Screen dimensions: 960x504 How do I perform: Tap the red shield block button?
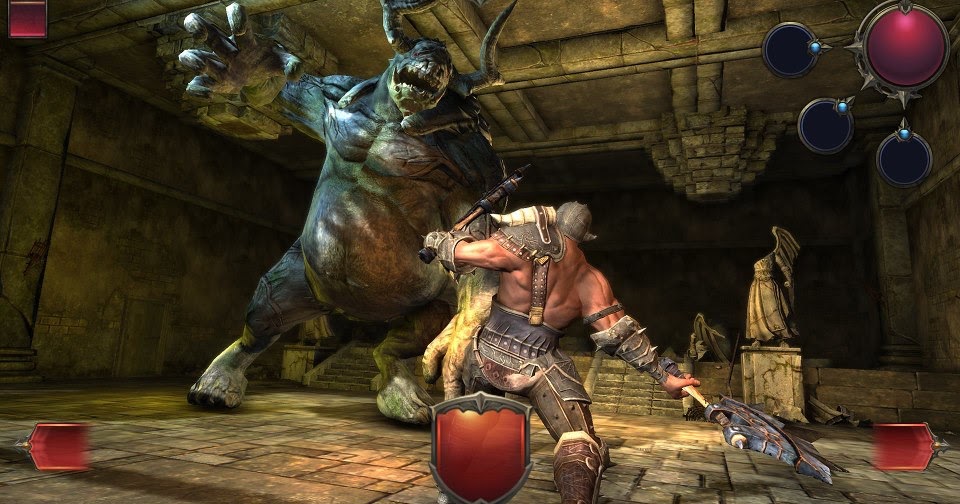pyautogui.click(x=480, y=448)
